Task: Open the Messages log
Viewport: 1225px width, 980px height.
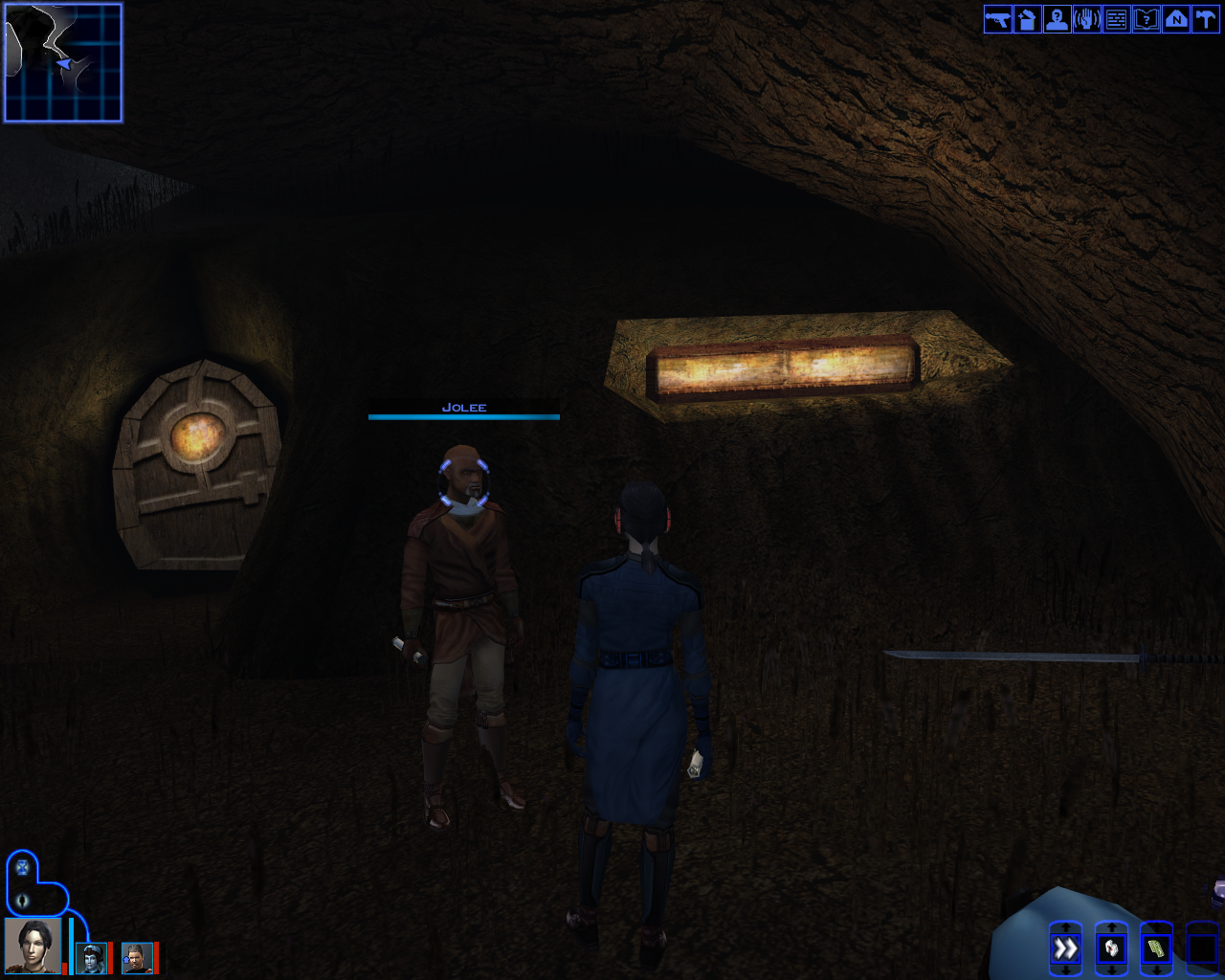Action: pyautogui.click(x=1116, y=19)
